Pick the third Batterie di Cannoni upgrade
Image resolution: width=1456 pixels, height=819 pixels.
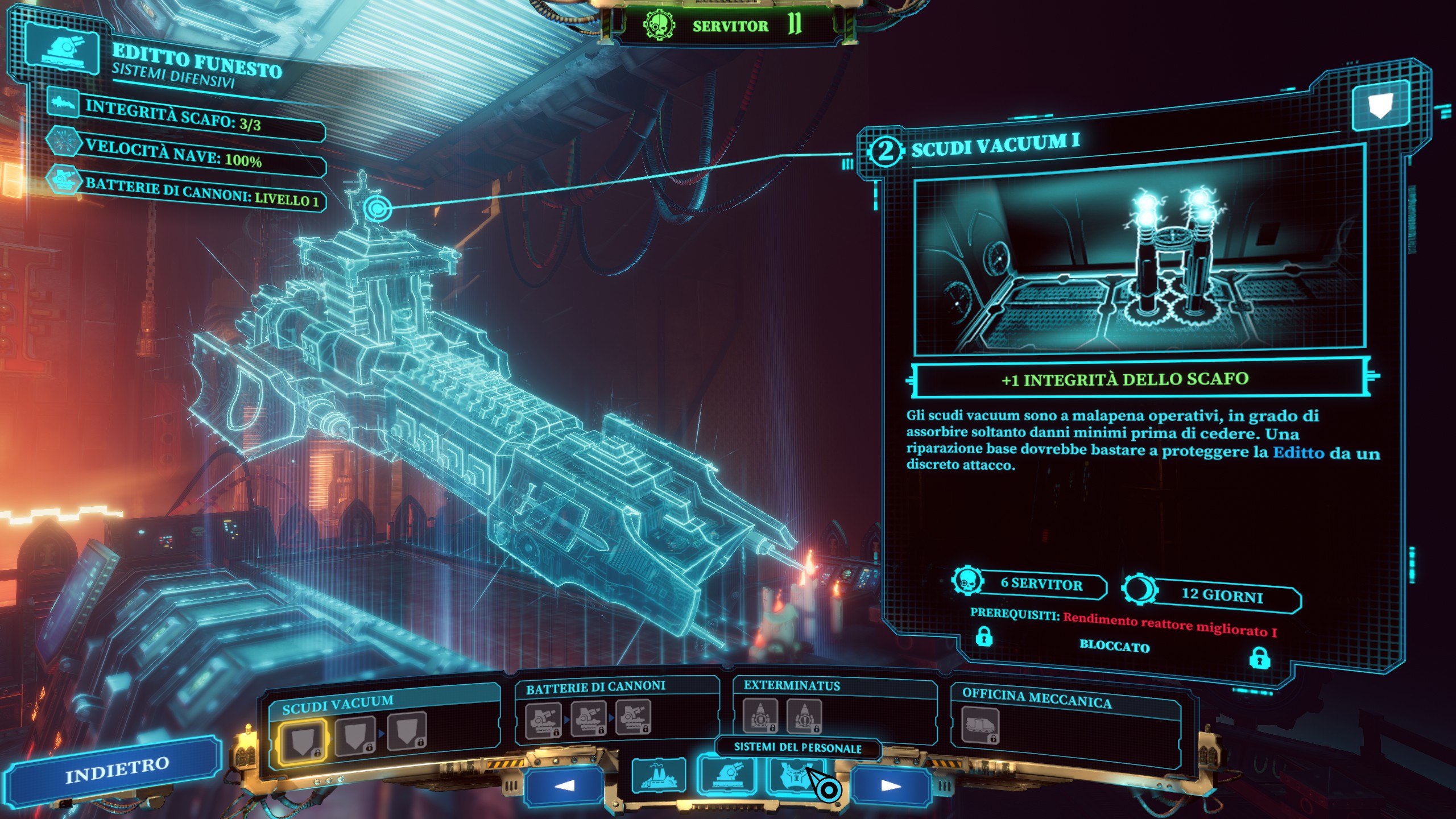tap(632, 717)
